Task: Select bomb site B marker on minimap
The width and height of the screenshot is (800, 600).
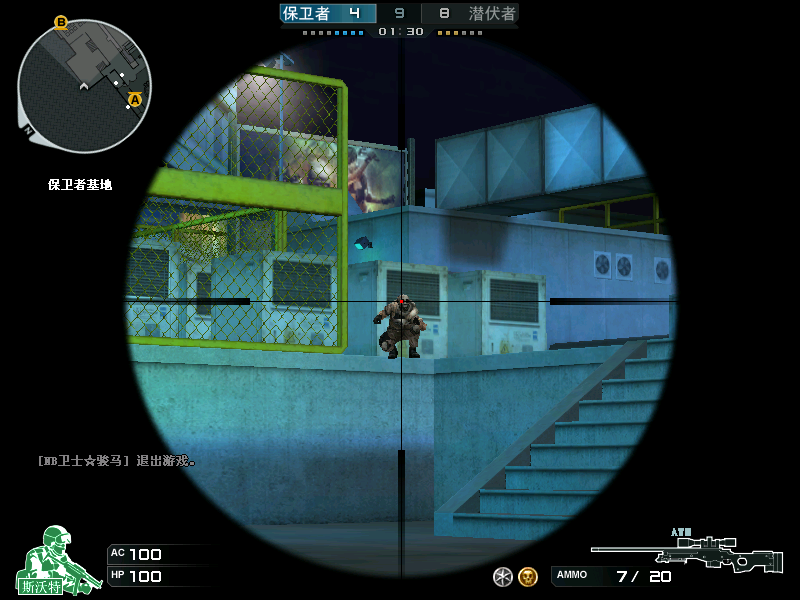Action: point(61,22)
